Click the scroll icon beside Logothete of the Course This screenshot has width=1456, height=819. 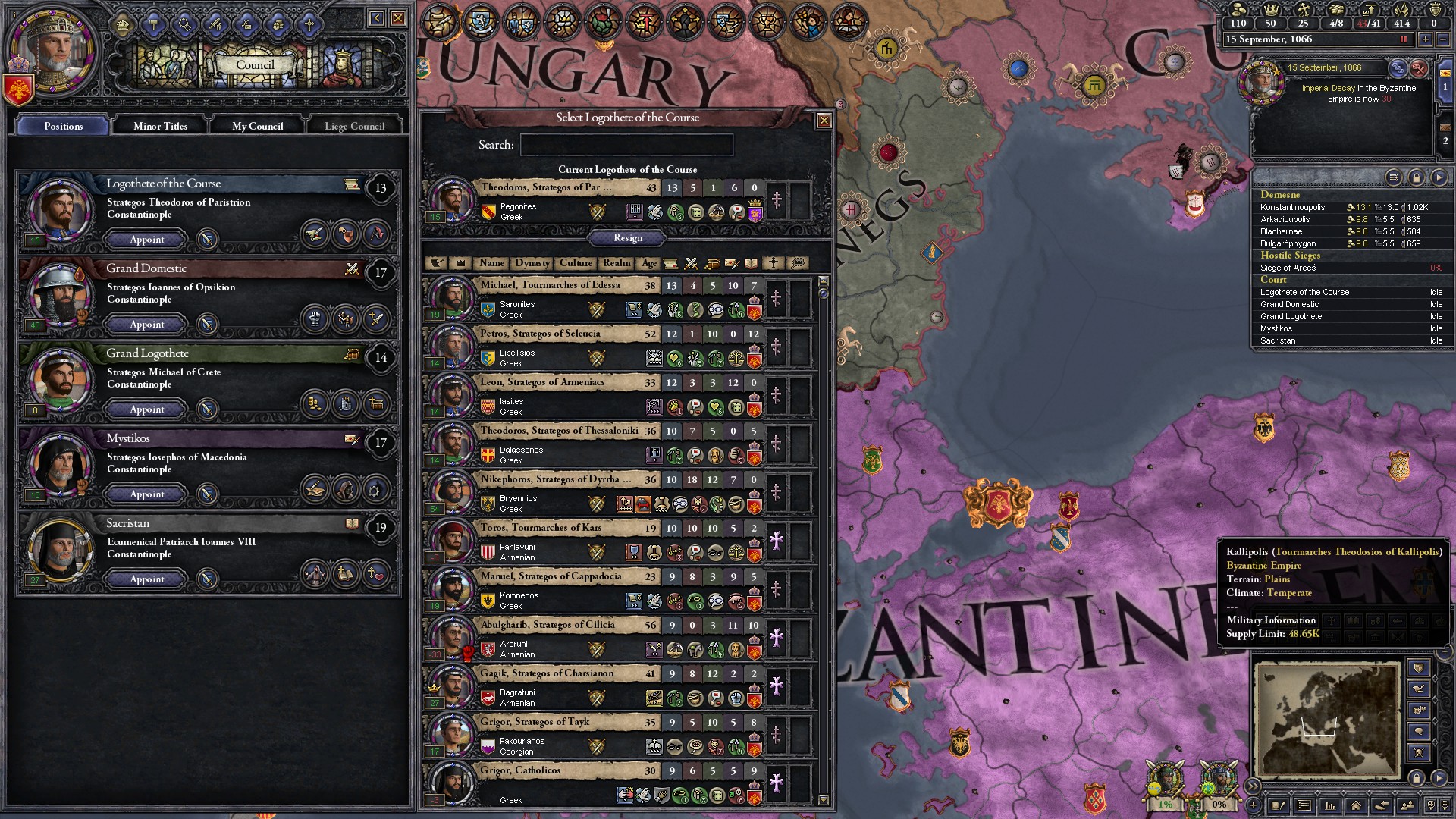(x=352, y=184)
